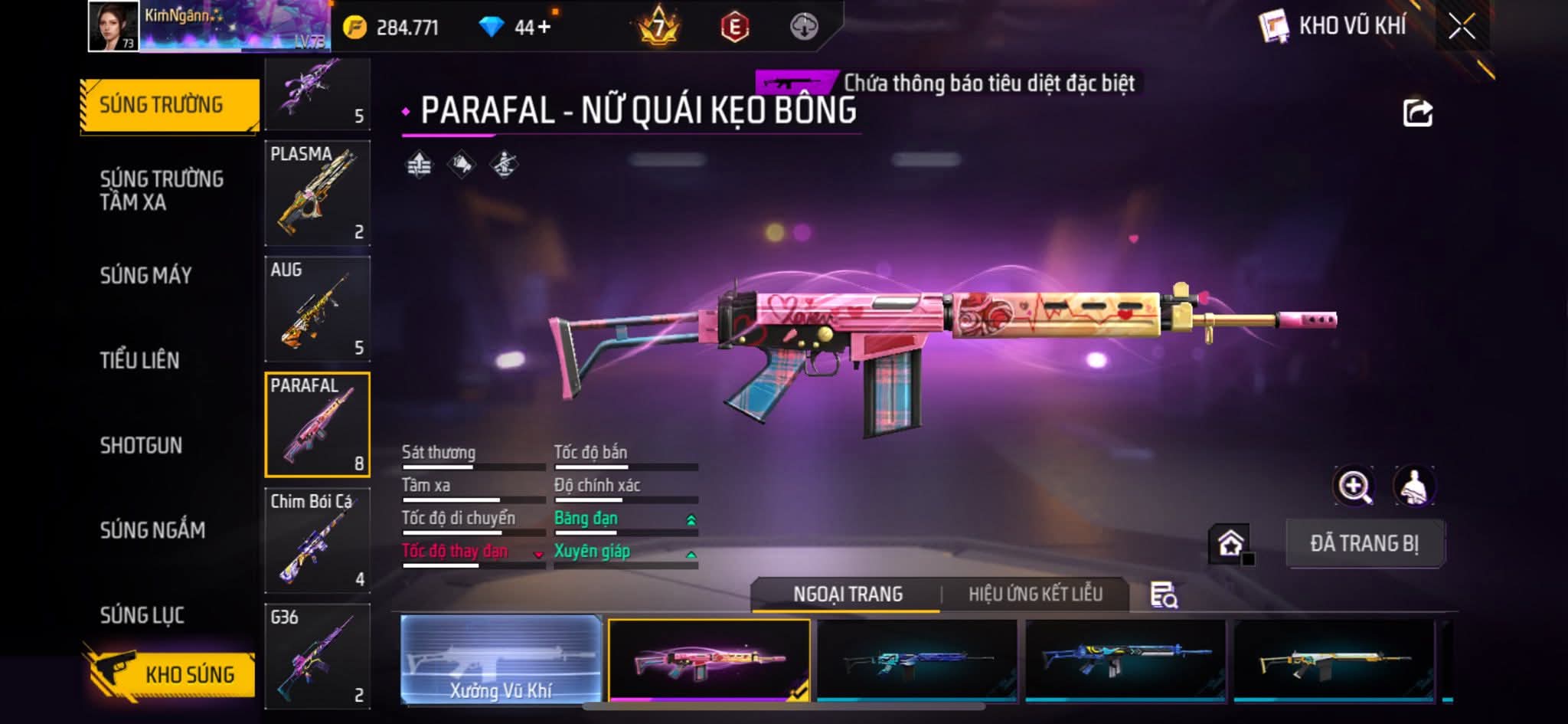Pick the G36 weapon tile

[317, 656]
